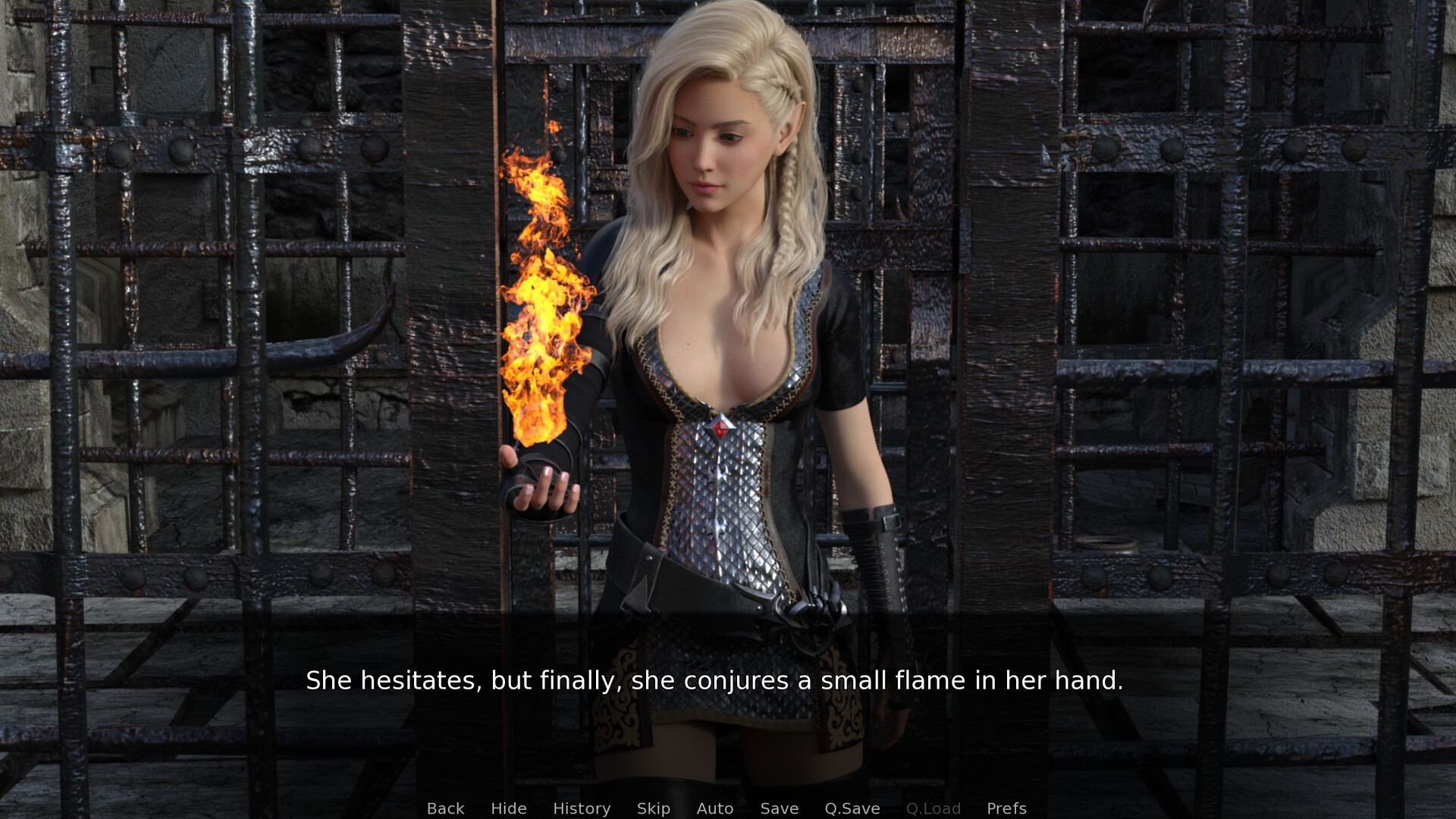Perform a Q.Save quick save
Image resolution: width=1456 pixels, height=819 pixels.
pyautogui.click(x=852, y=808)
